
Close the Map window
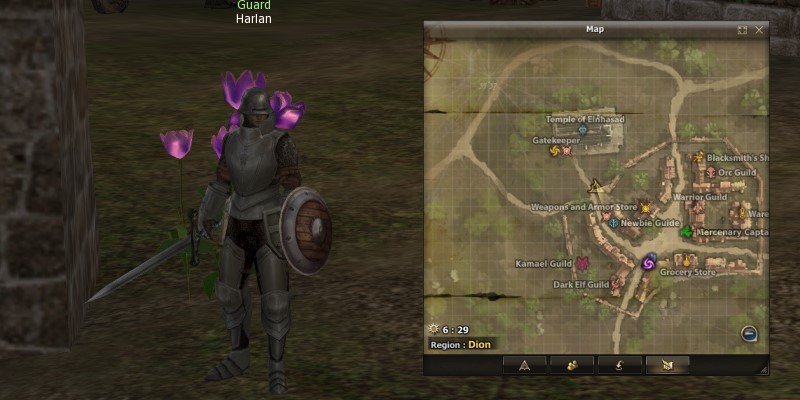tap(759, 30)
